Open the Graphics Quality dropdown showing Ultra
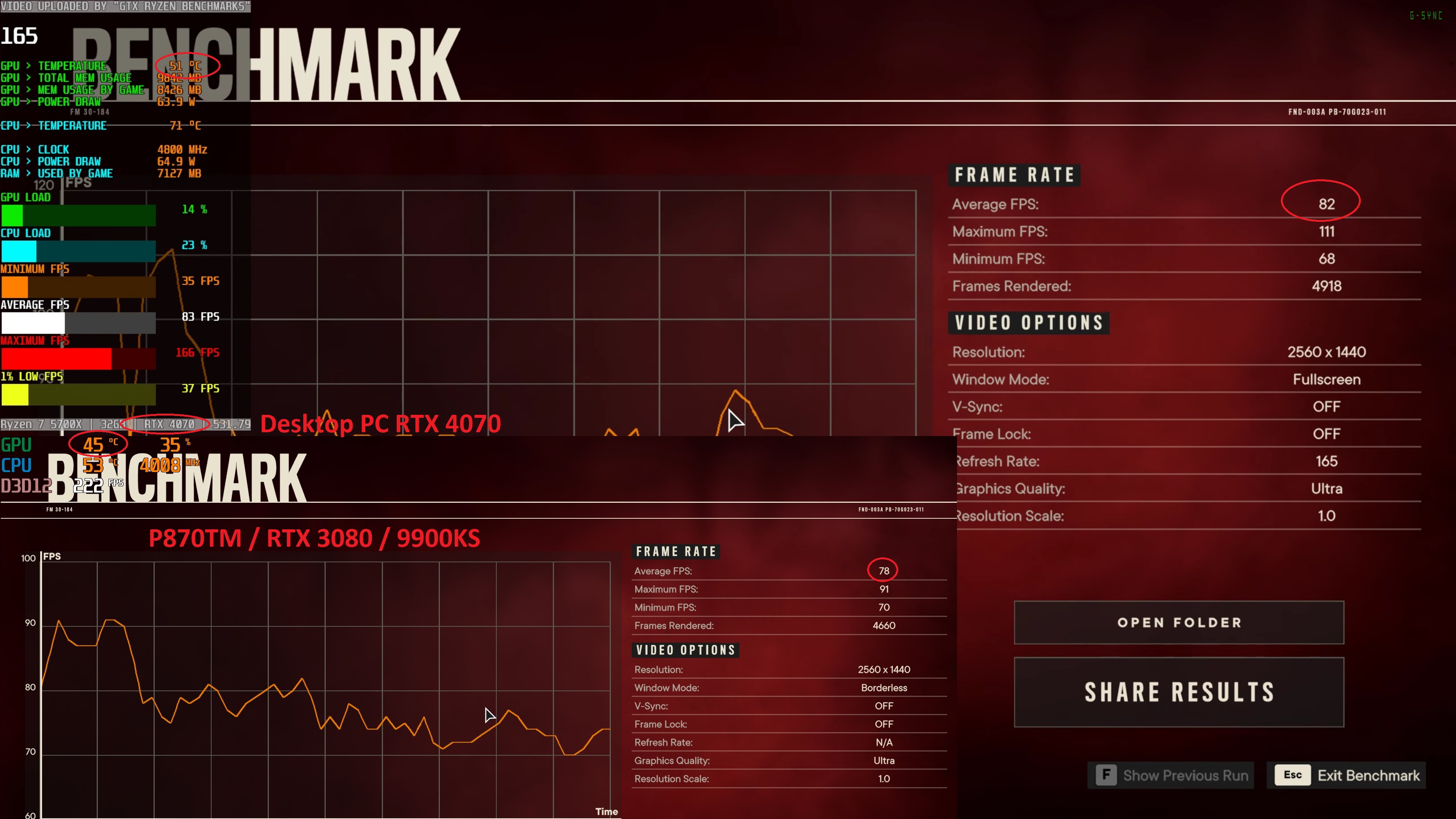 coord(1327,488)
